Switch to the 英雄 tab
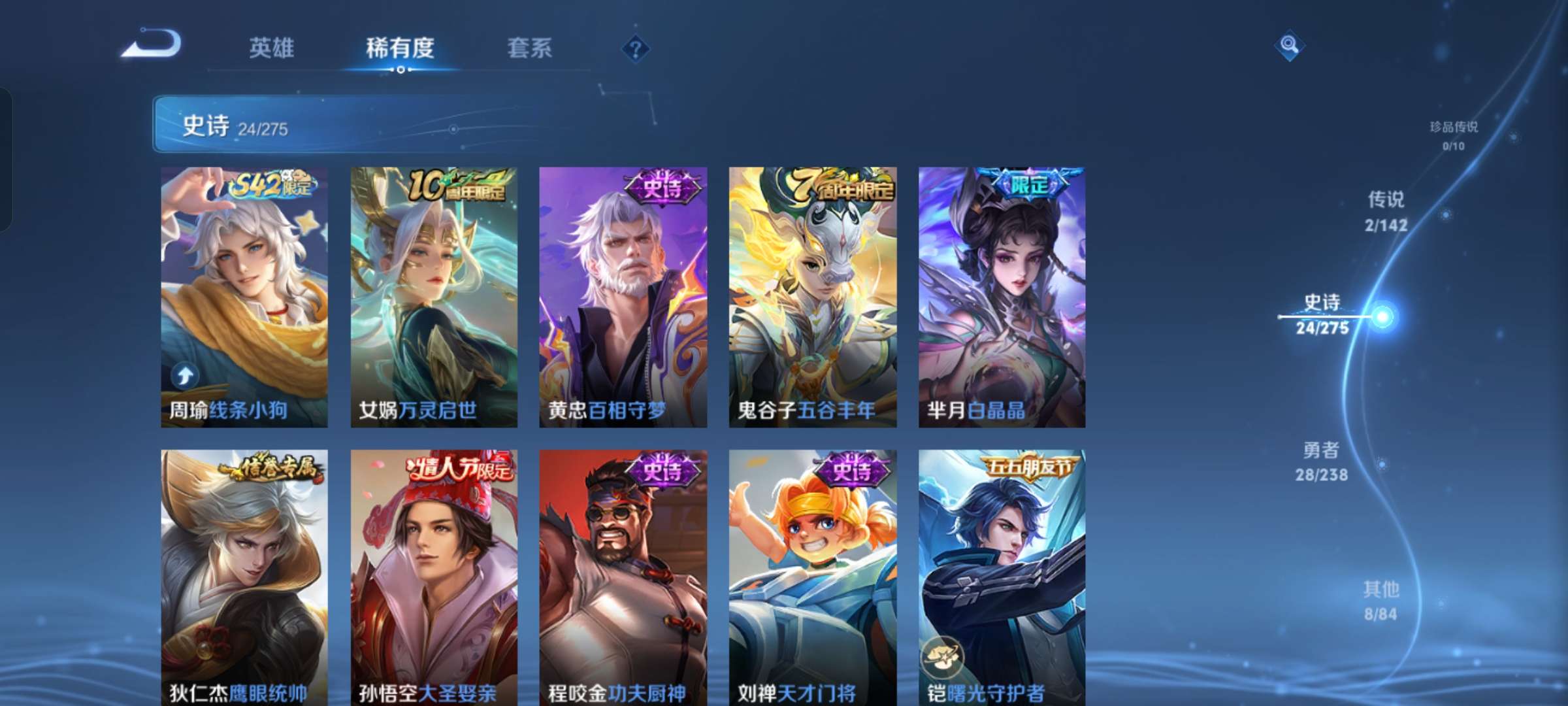The height and width of the screenshot is (706, 1568). click(272, 48)
